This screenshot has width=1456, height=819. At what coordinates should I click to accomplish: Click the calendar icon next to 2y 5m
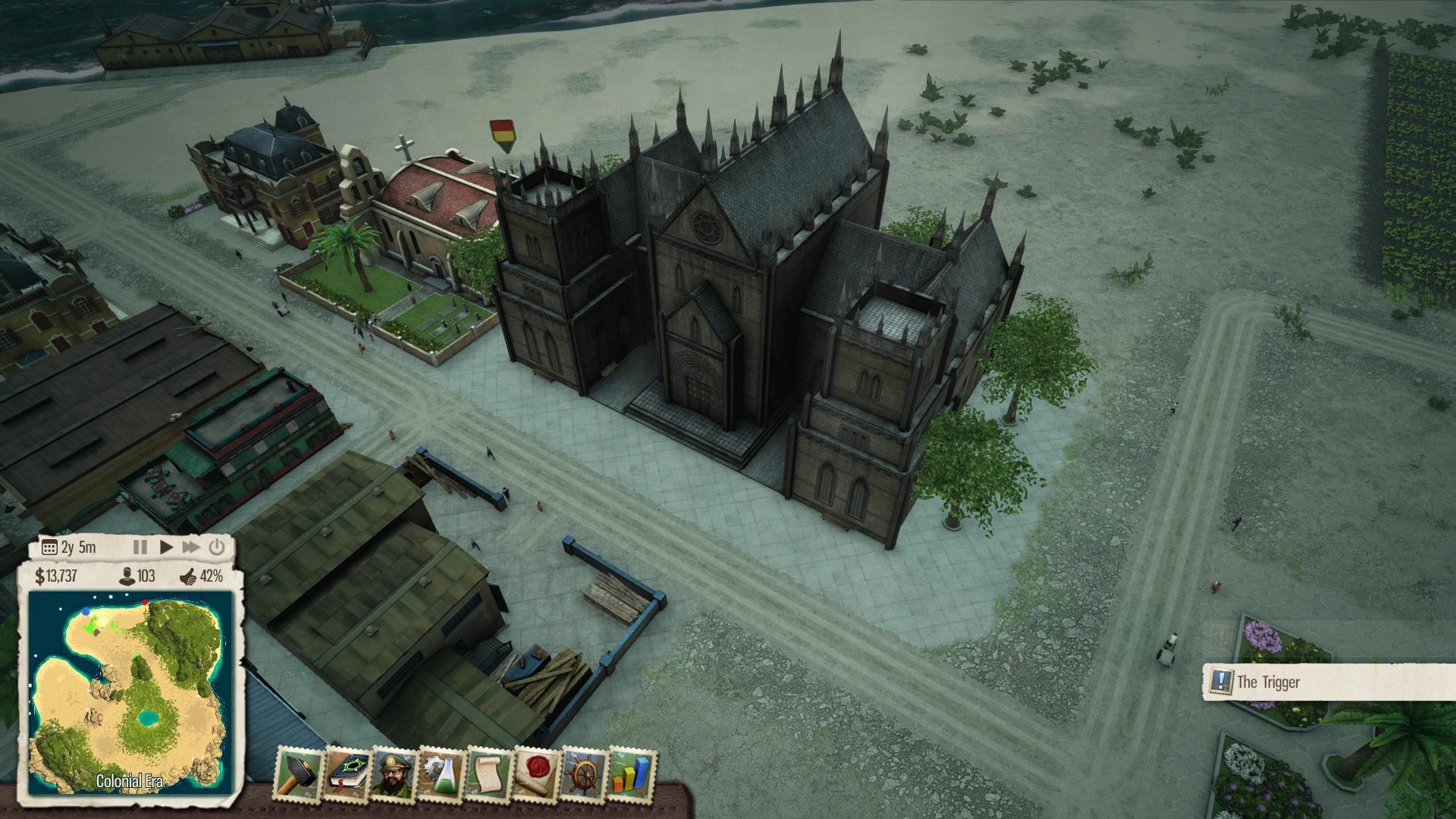pos(50,545)
